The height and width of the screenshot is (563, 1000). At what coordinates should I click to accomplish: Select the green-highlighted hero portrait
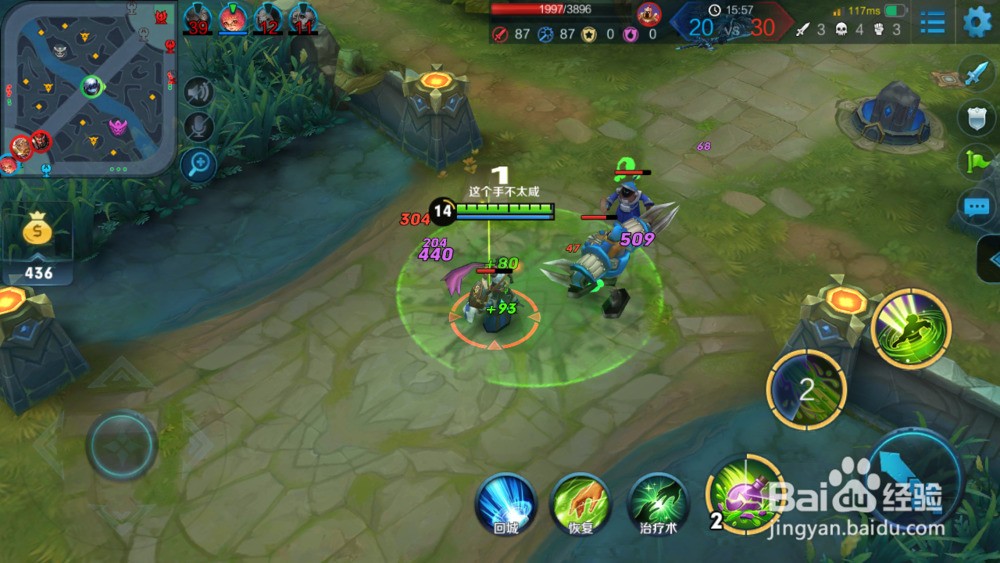point(233,18)
